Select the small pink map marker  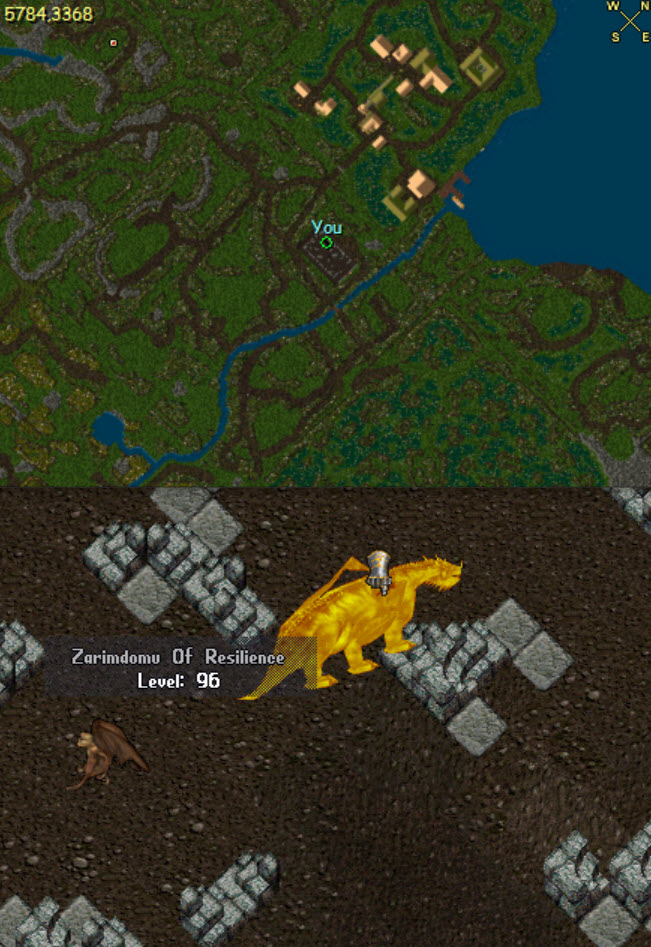[113, 43]
